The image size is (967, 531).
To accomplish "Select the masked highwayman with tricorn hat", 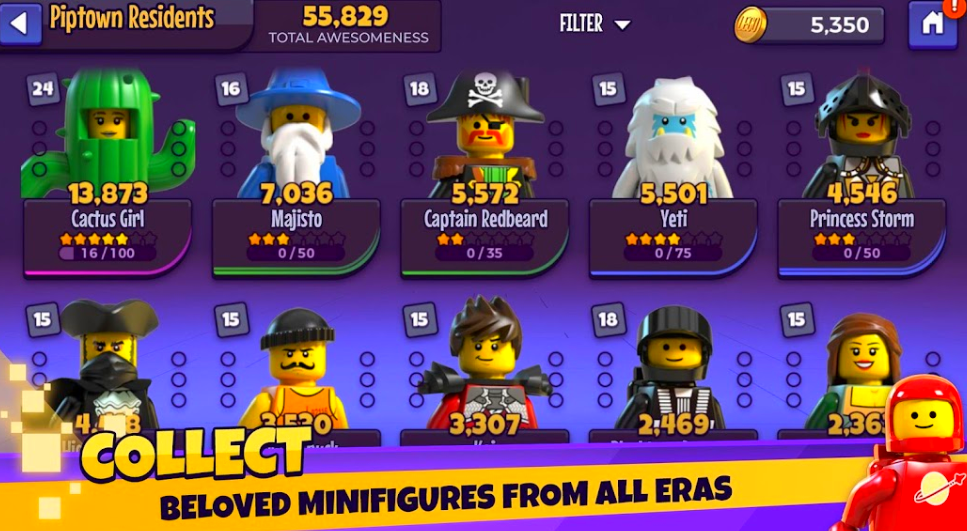I will (106, 370).
